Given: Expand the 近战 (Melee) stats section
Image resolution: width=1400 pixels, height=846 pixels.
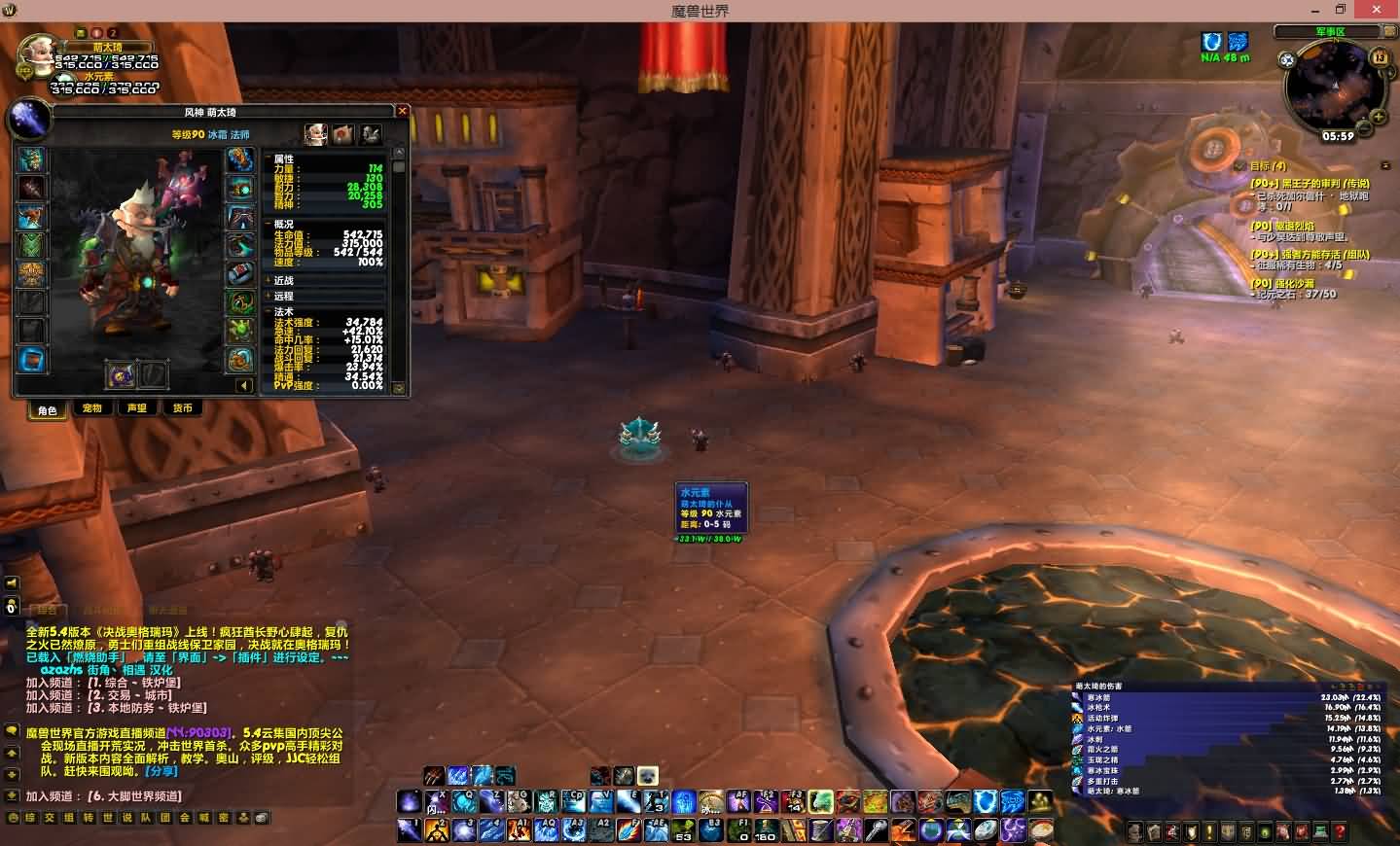Looking at the screenshot, I should [x=282, y=280].
